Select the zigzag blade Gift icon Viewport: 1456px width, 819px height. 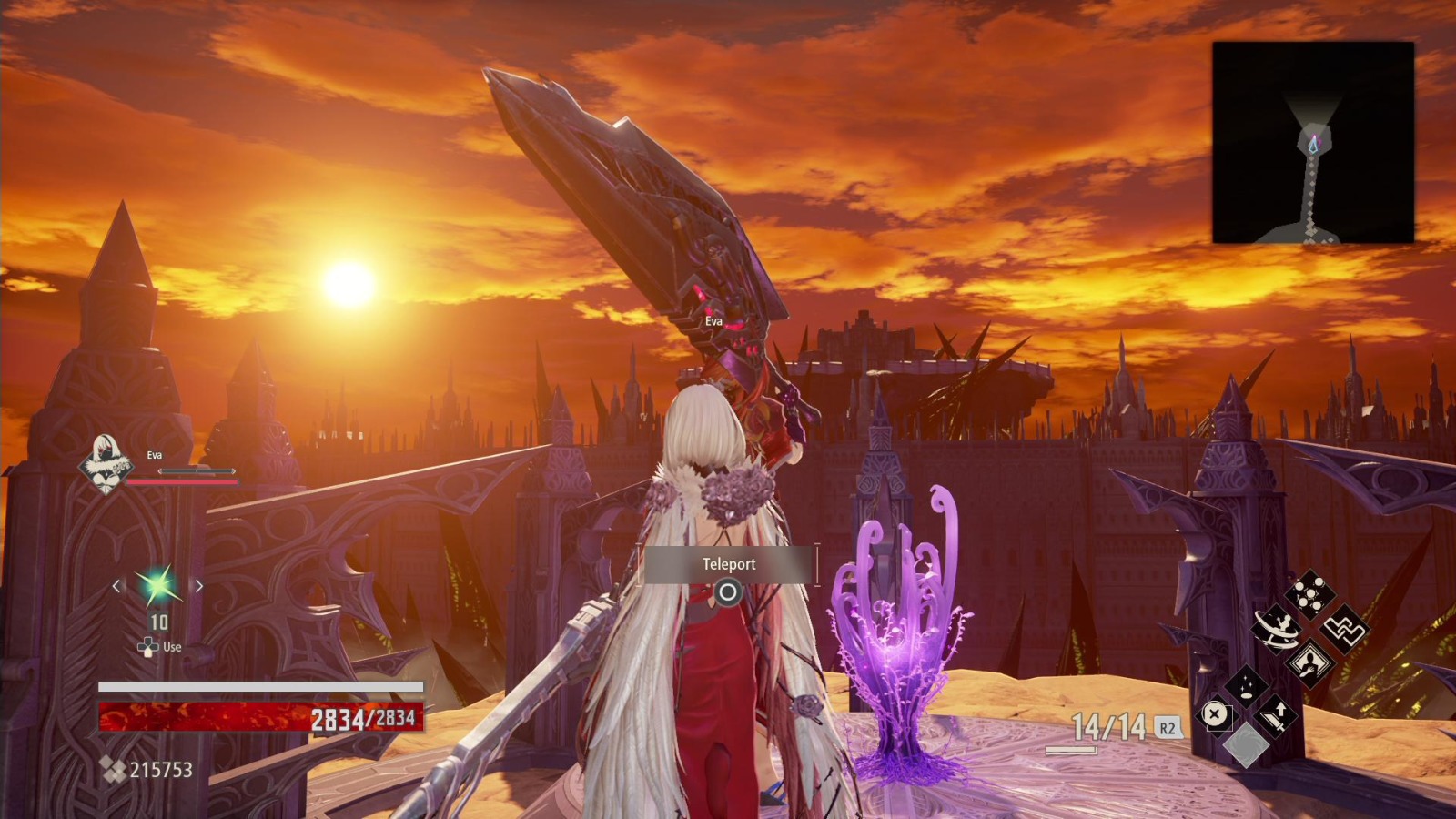coord(1346,628)
